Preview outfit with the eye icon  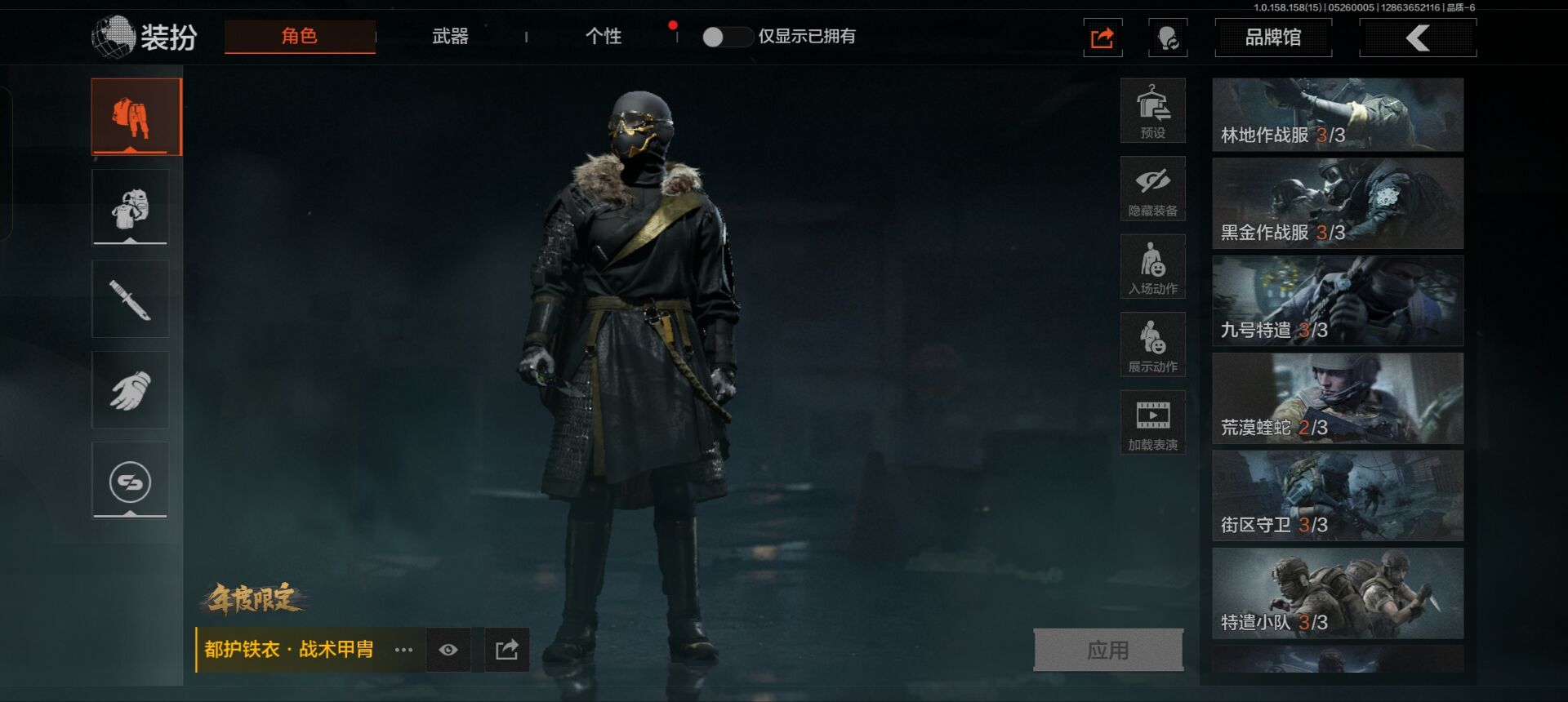(x=448, y=650)
